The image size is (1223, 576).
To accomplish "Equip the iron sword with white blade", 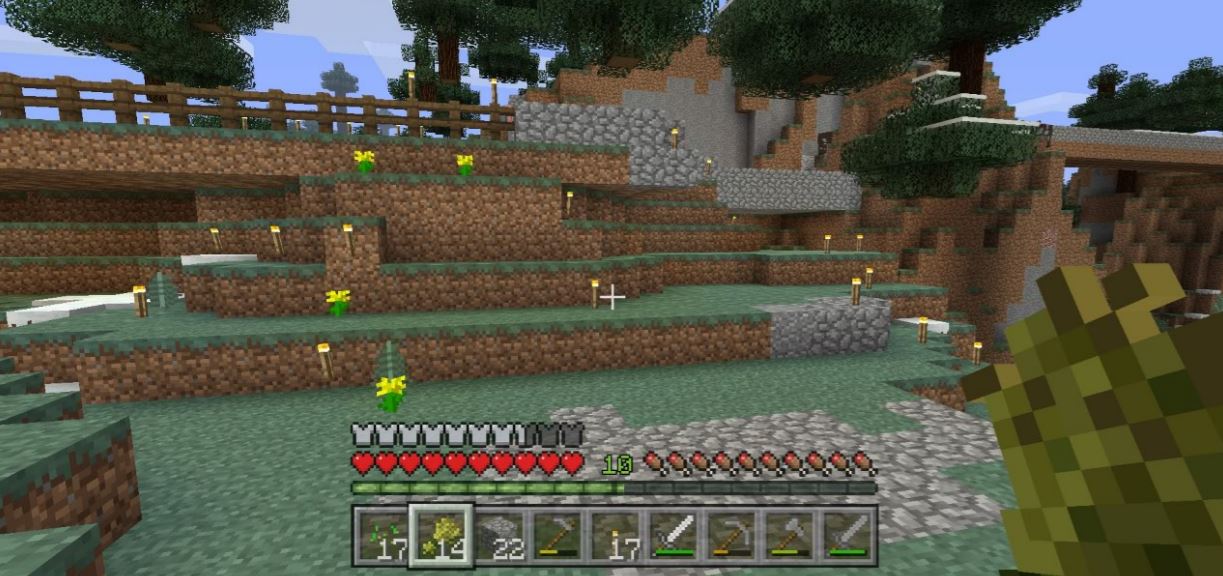I will point(673,536).
